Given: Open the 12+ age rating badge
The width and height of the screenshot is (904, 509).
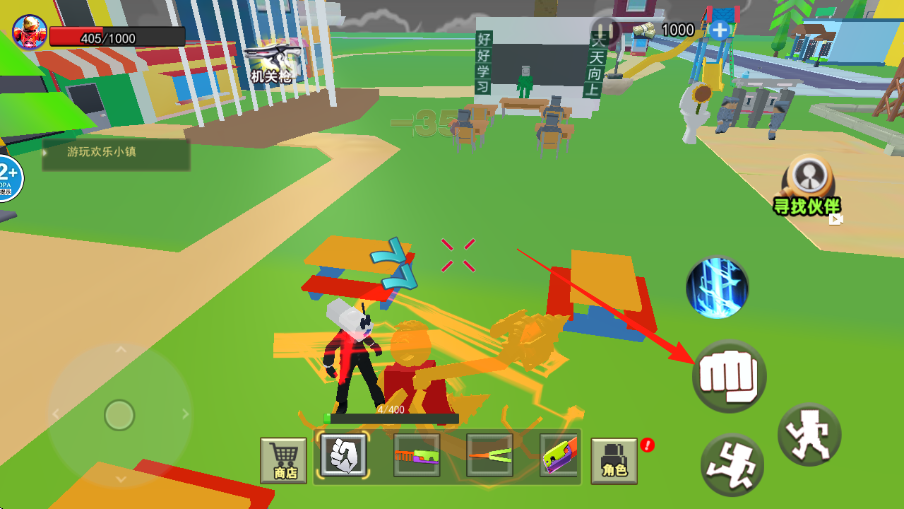Looking at the screenshot, I should tap(8, 178).
